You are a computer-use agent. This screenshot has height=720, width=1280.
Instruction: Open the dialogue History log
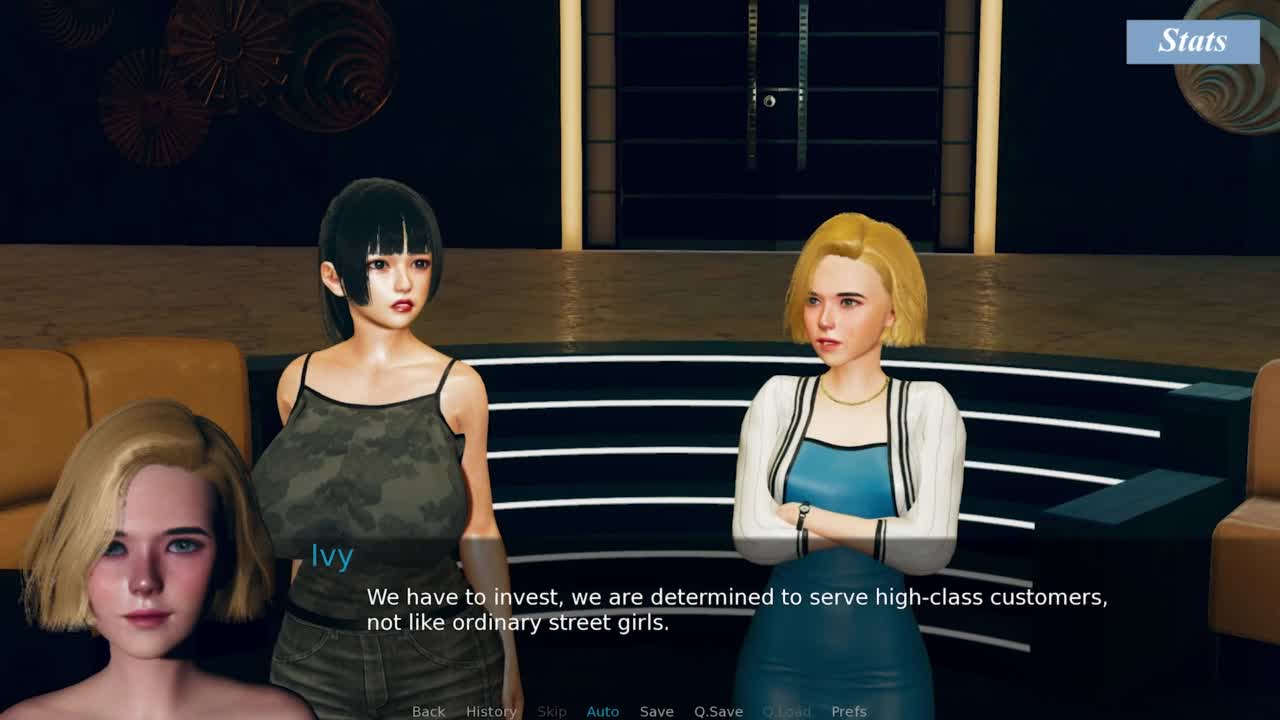coord(491,711)
